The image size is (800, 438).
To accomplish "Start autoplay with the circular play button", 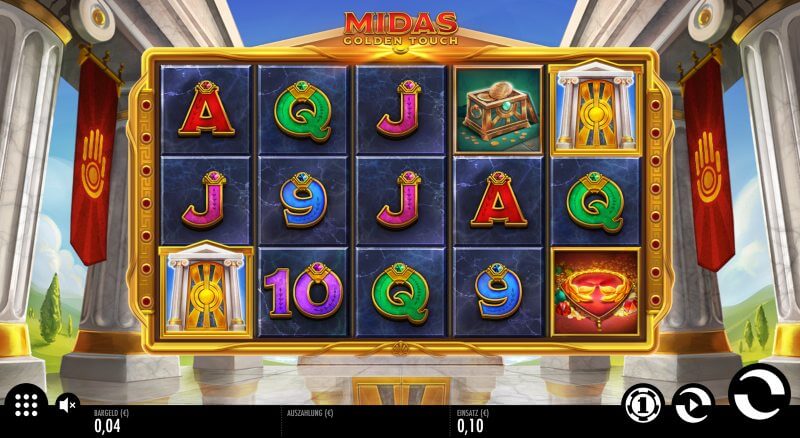I will tap(692, 404).
